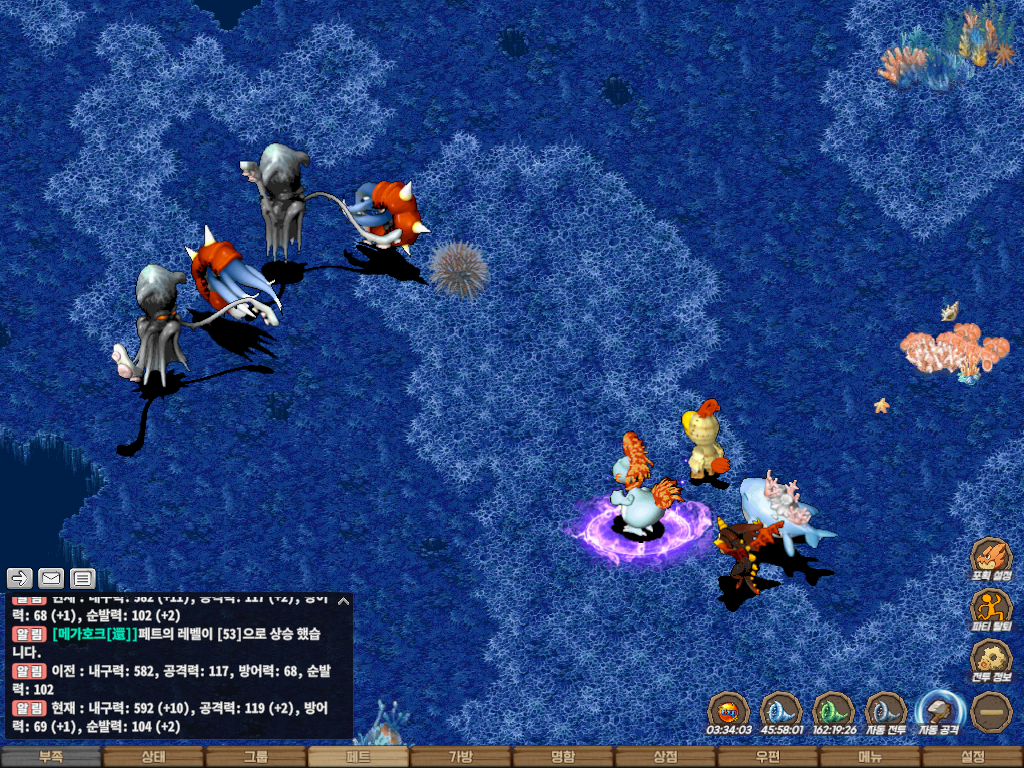Image resolution: width=1024 pixels, height=768 pixels.
Task: Collapse the icon bar with minus button
Action: coord(991,711)
